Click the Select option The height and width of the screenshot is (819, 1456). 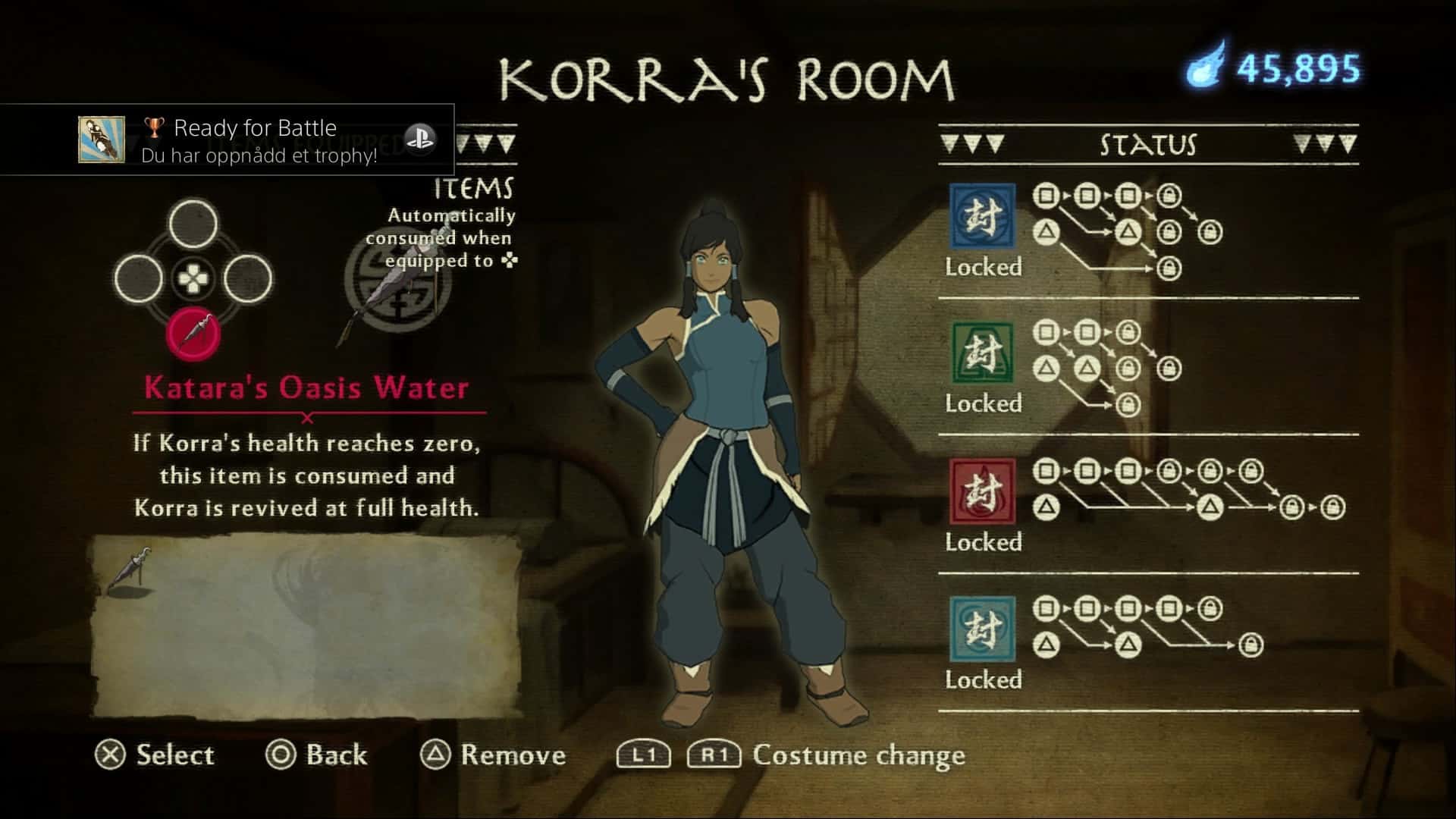[155, 755]
